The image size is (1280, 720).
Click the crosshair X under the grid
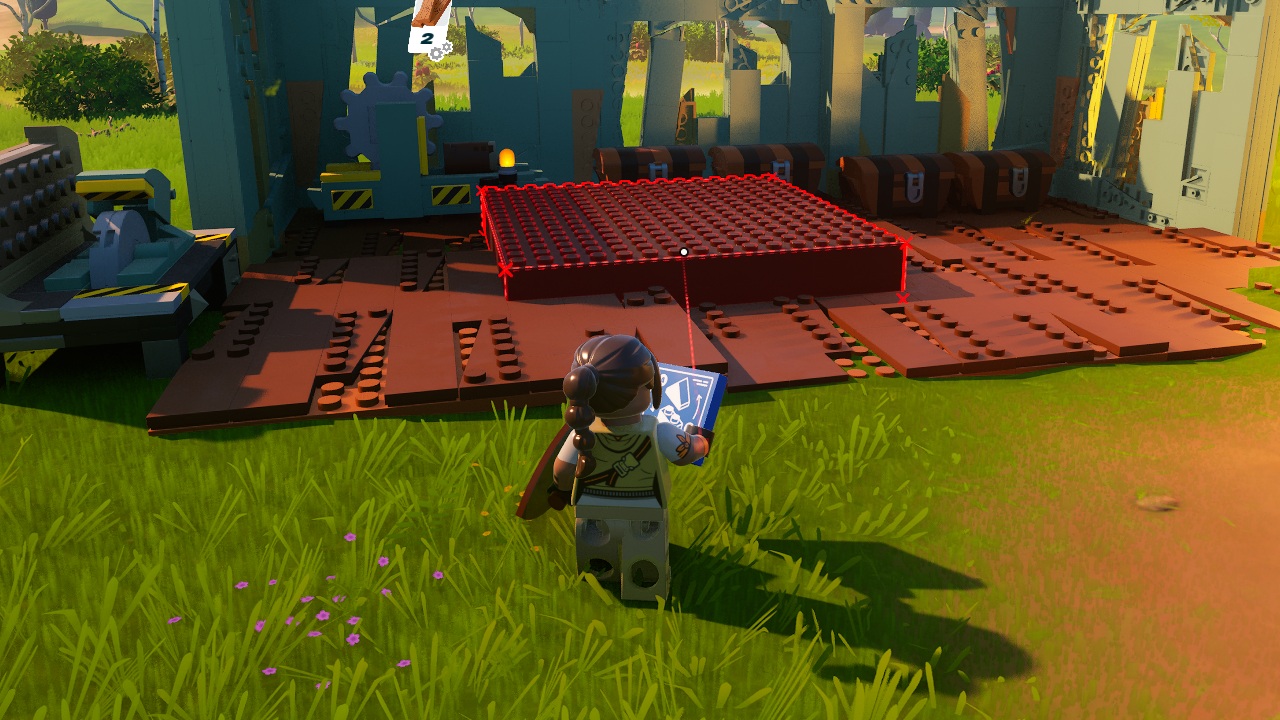pos(903,297)
